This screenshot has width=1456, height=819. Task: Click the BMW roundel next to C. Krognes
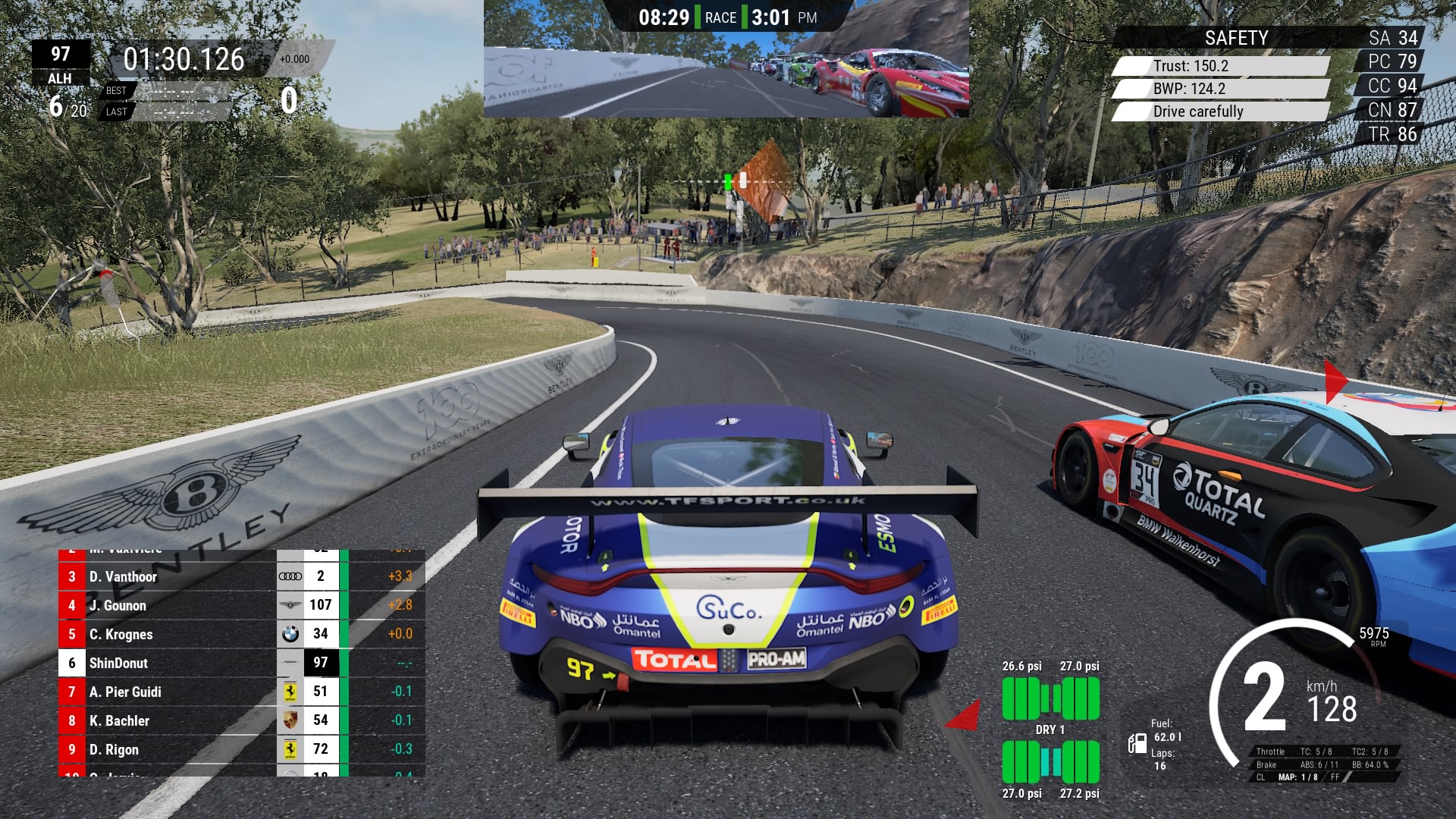[291, 634]
